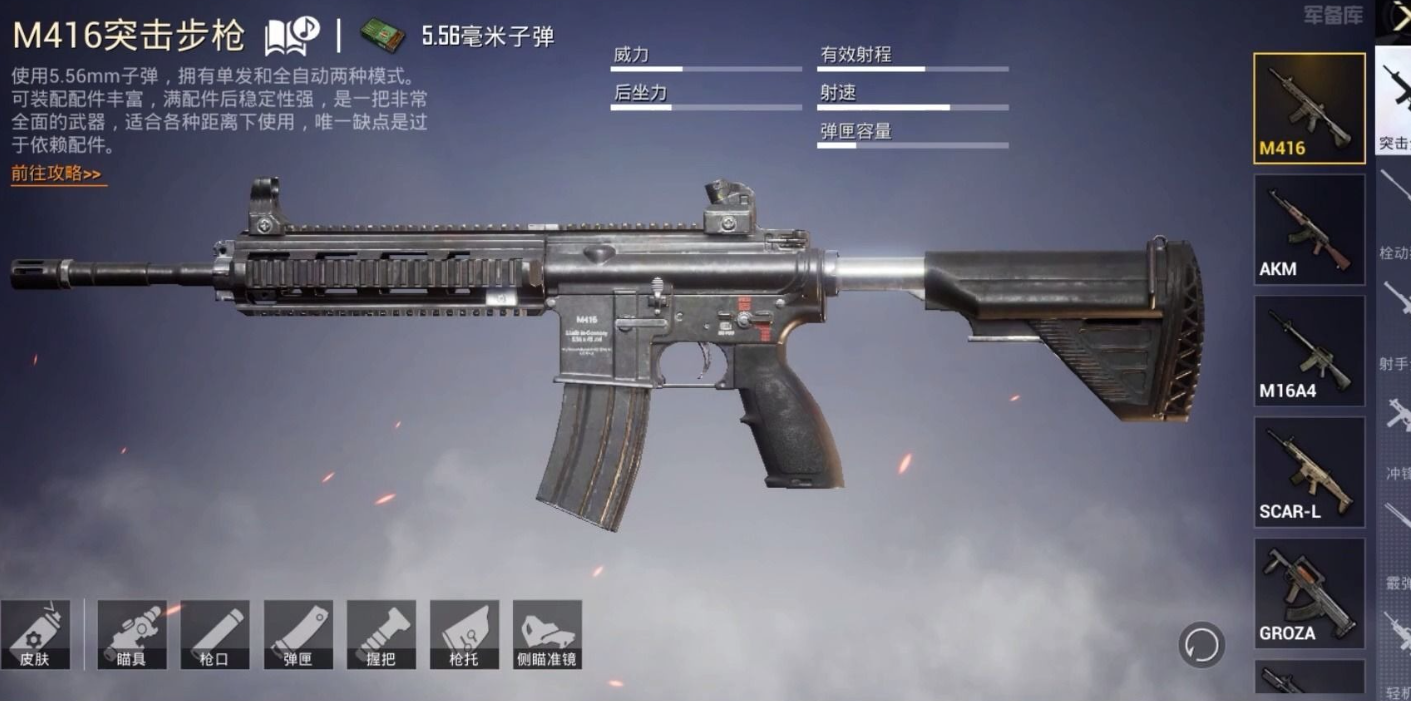This screenshot has width=1411, height=701.
Task: Open the book-and-music weapon guide icon
Action: 292,36
